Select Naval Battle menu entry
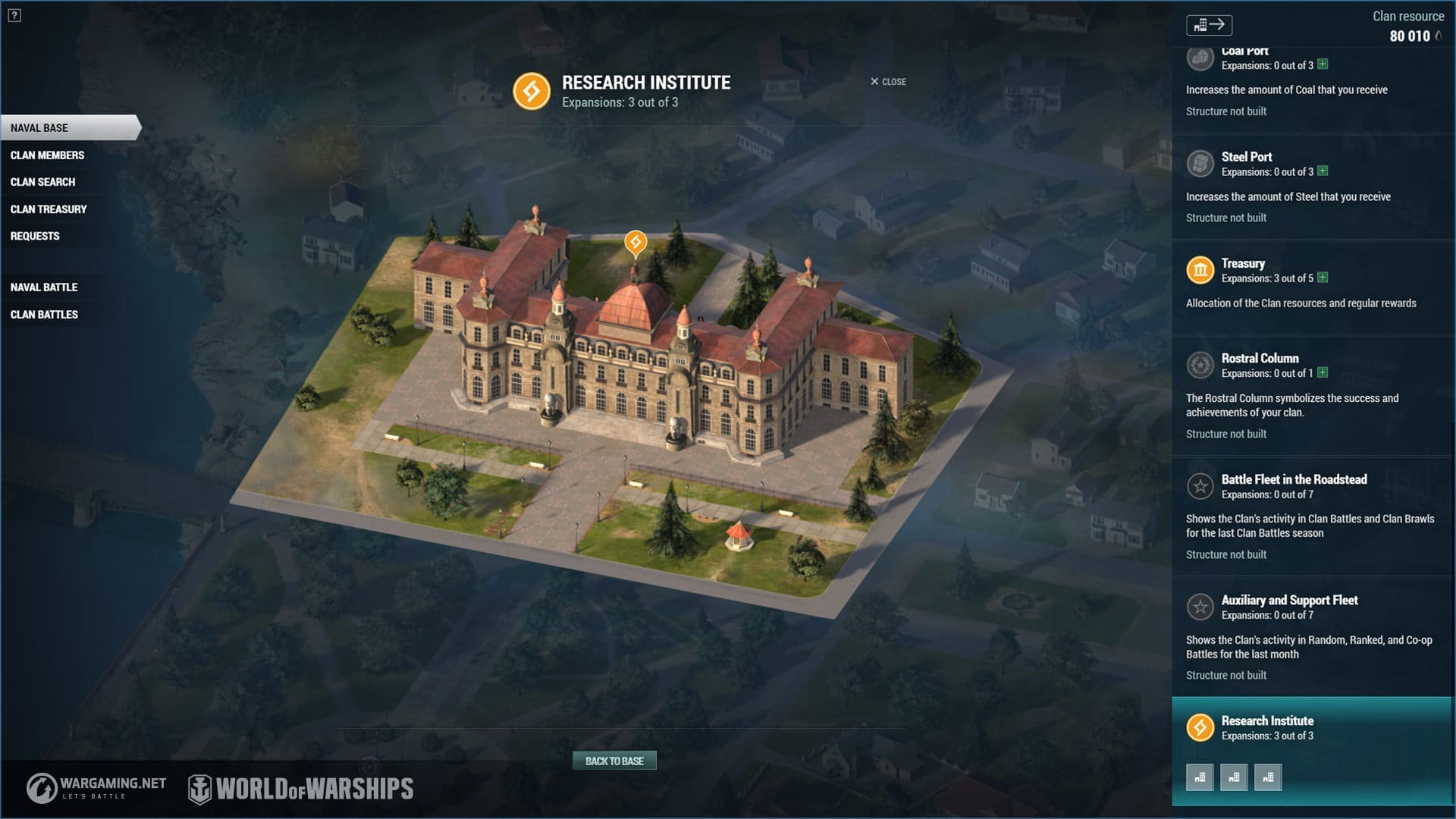Screen dimensions: 1456x819 44,287
